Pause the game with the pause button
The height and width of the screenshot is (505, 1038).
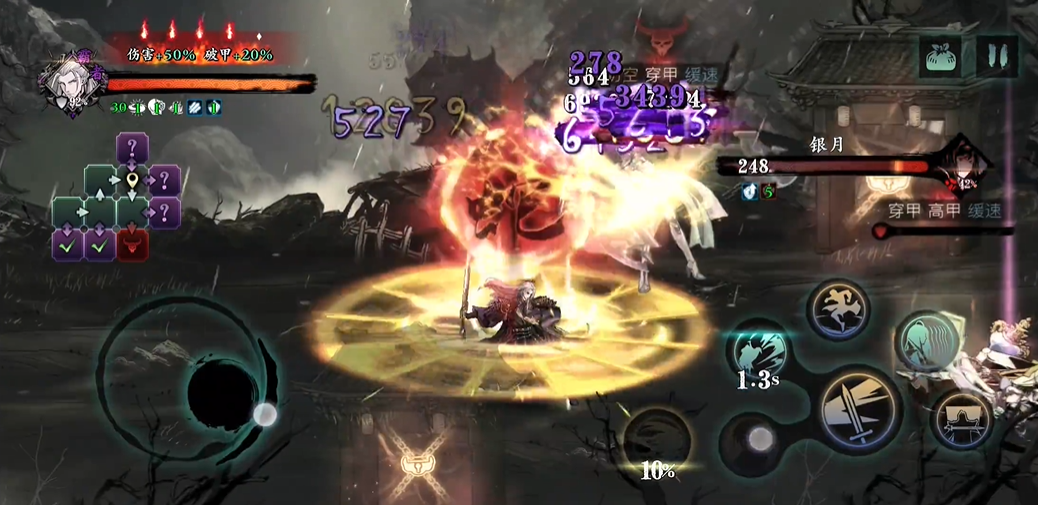pos(996,54)
